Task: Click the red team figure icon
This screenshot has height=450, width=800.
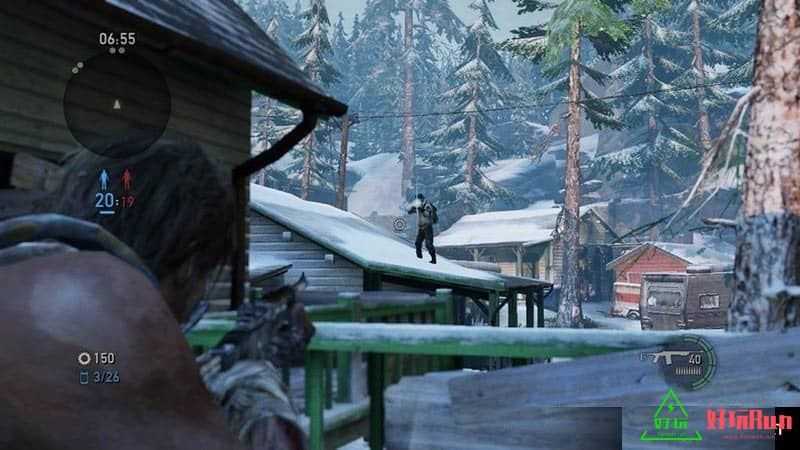Action: 127,180
